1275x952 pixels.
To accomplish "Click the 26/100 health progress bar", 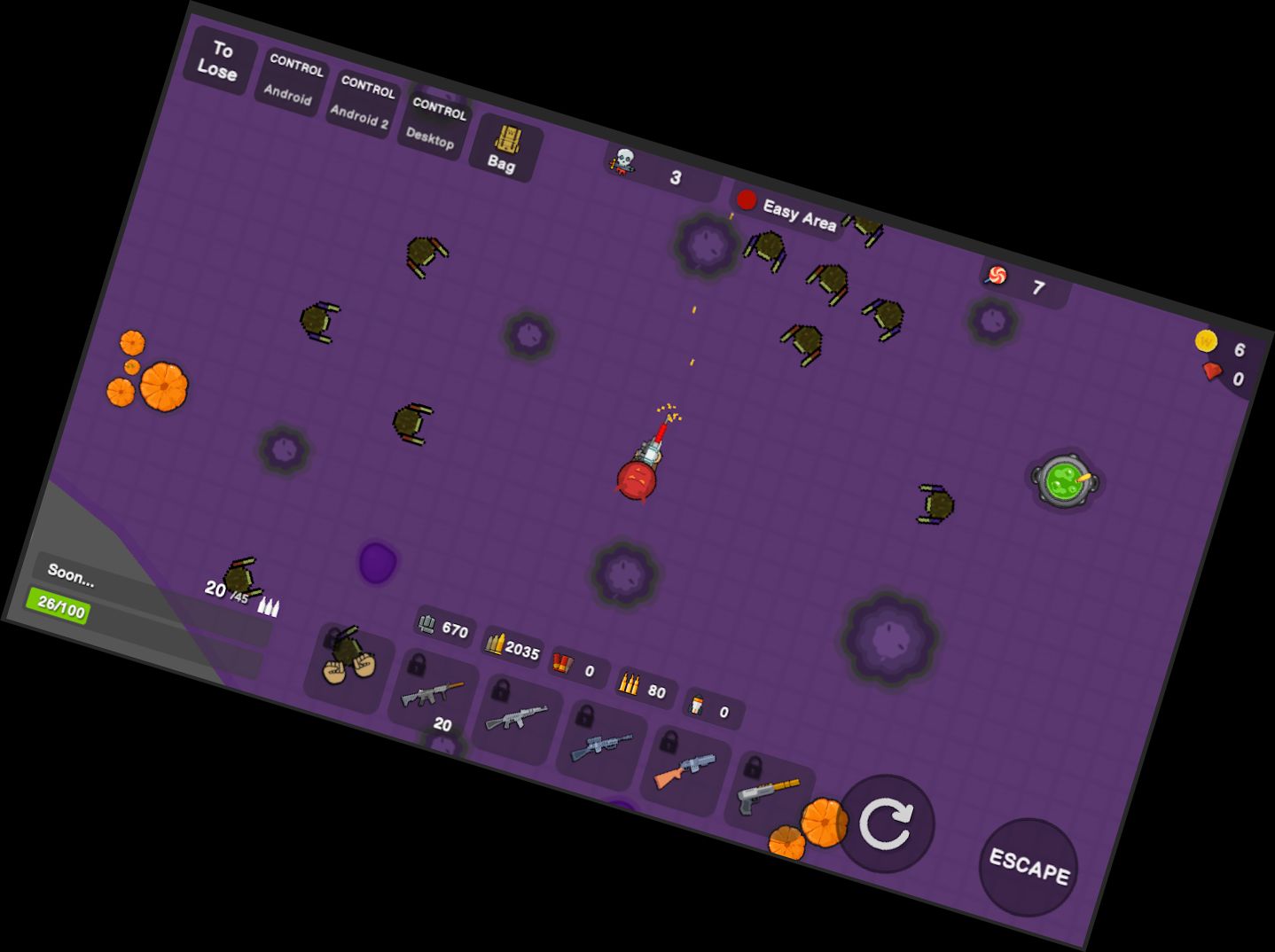I will tap(59, 606).
